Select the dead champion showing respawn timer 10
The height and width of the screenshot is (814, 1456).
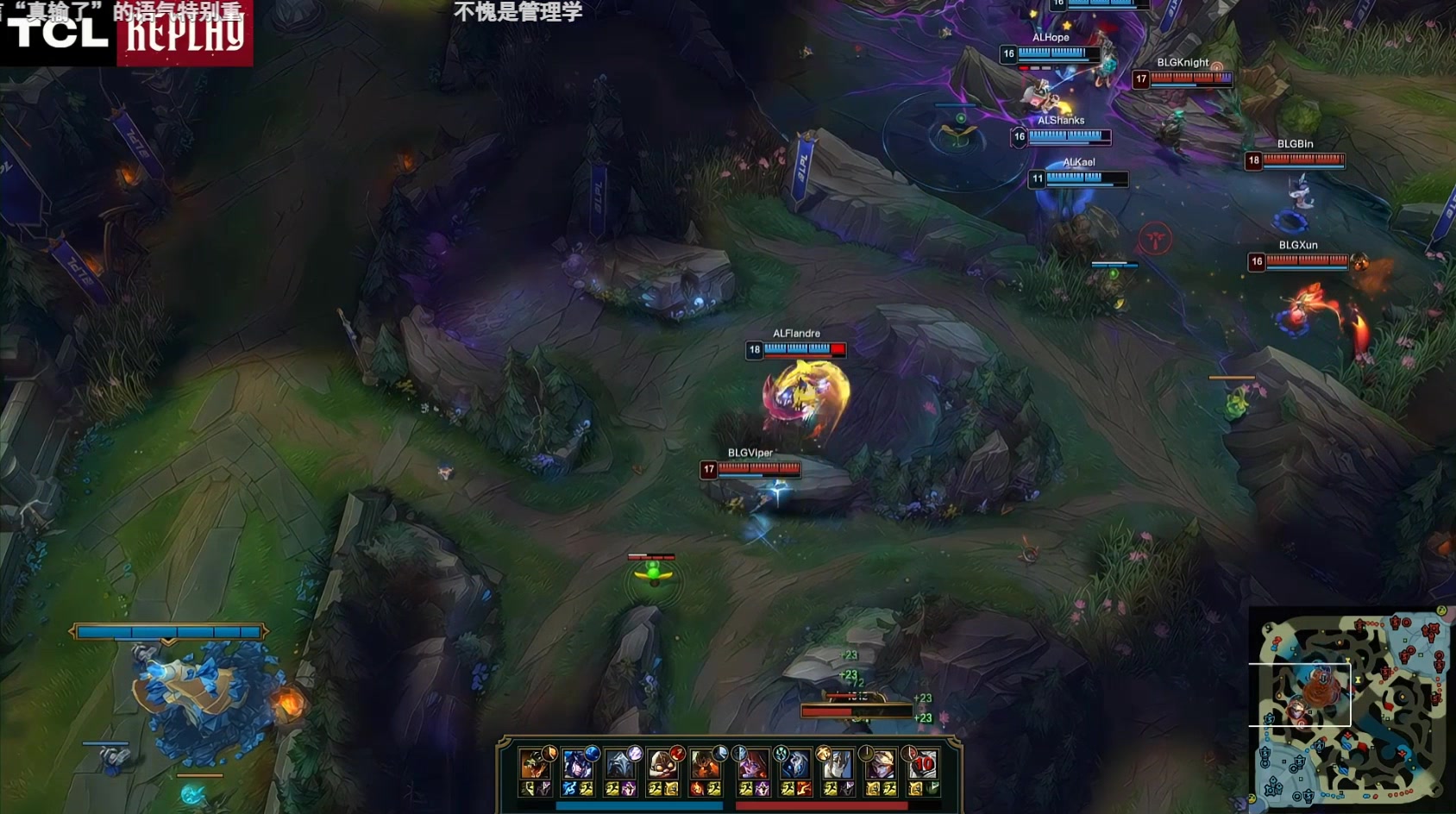pos(922,765)
